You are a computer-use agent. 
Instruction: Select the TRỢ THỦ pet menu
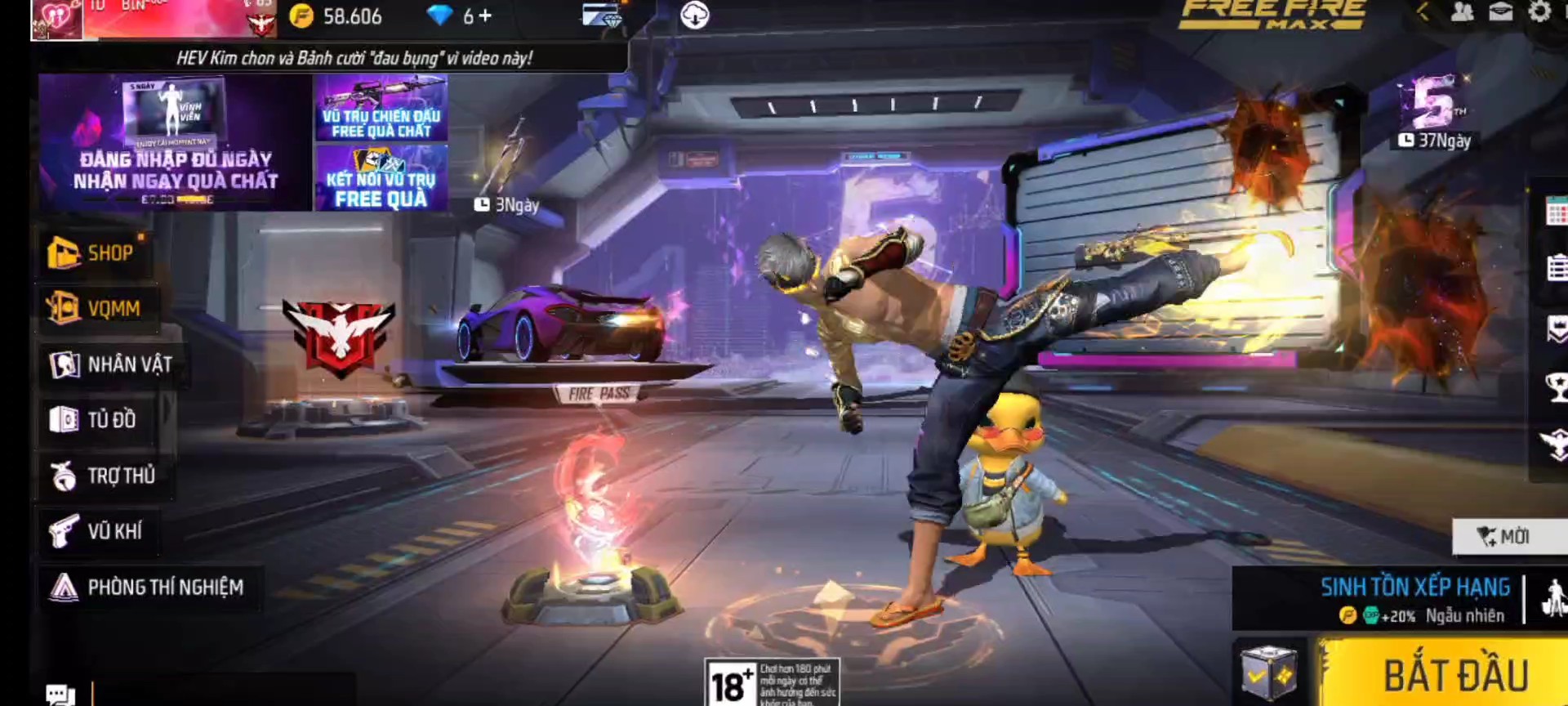pyautogui.click(x=103, y=476)
